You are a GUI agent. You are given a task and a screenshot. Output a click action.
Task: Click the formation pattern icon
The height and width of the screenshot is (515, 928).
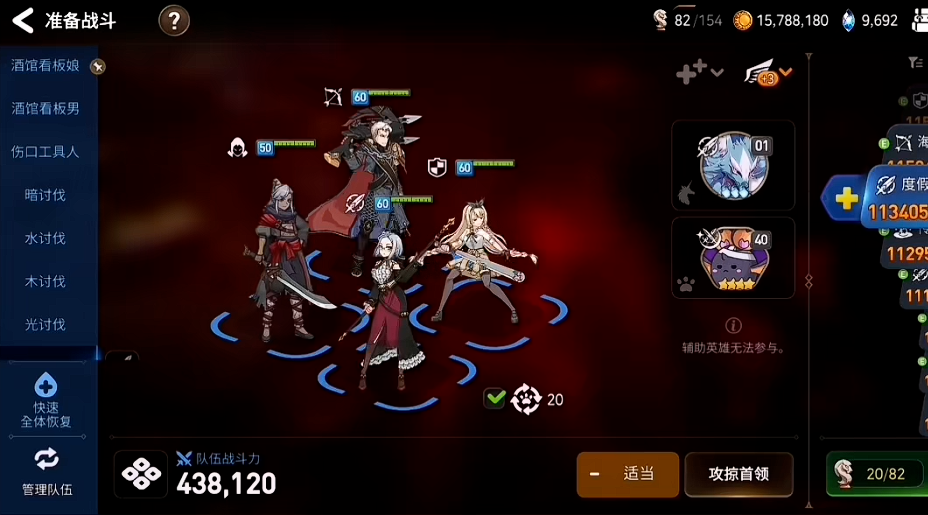tap(141, 474)
